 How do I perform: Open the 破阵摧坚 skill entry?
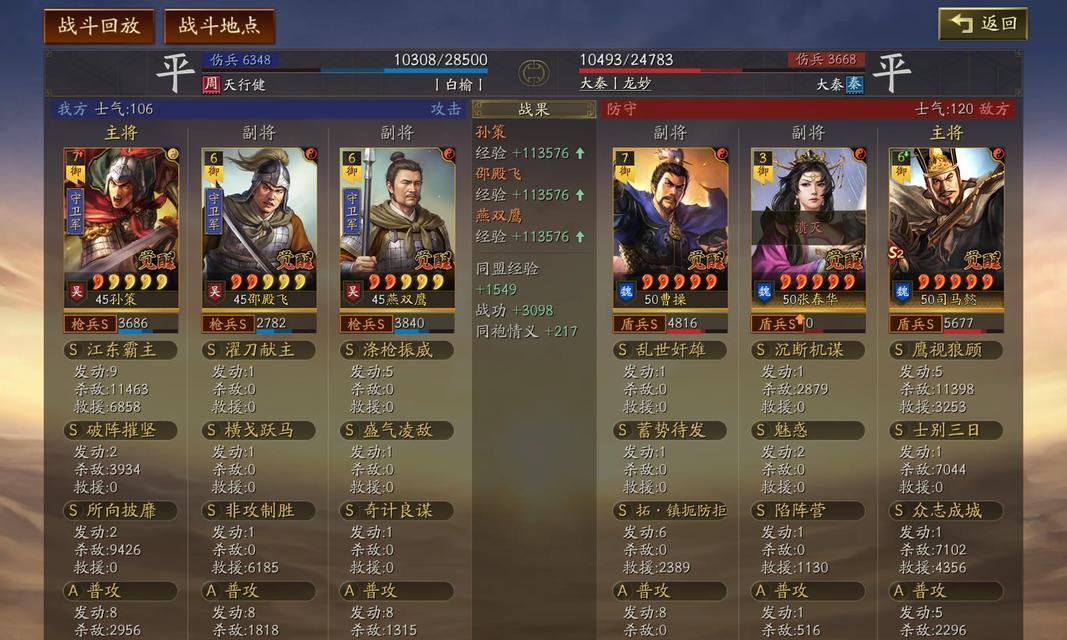point(121,430)
